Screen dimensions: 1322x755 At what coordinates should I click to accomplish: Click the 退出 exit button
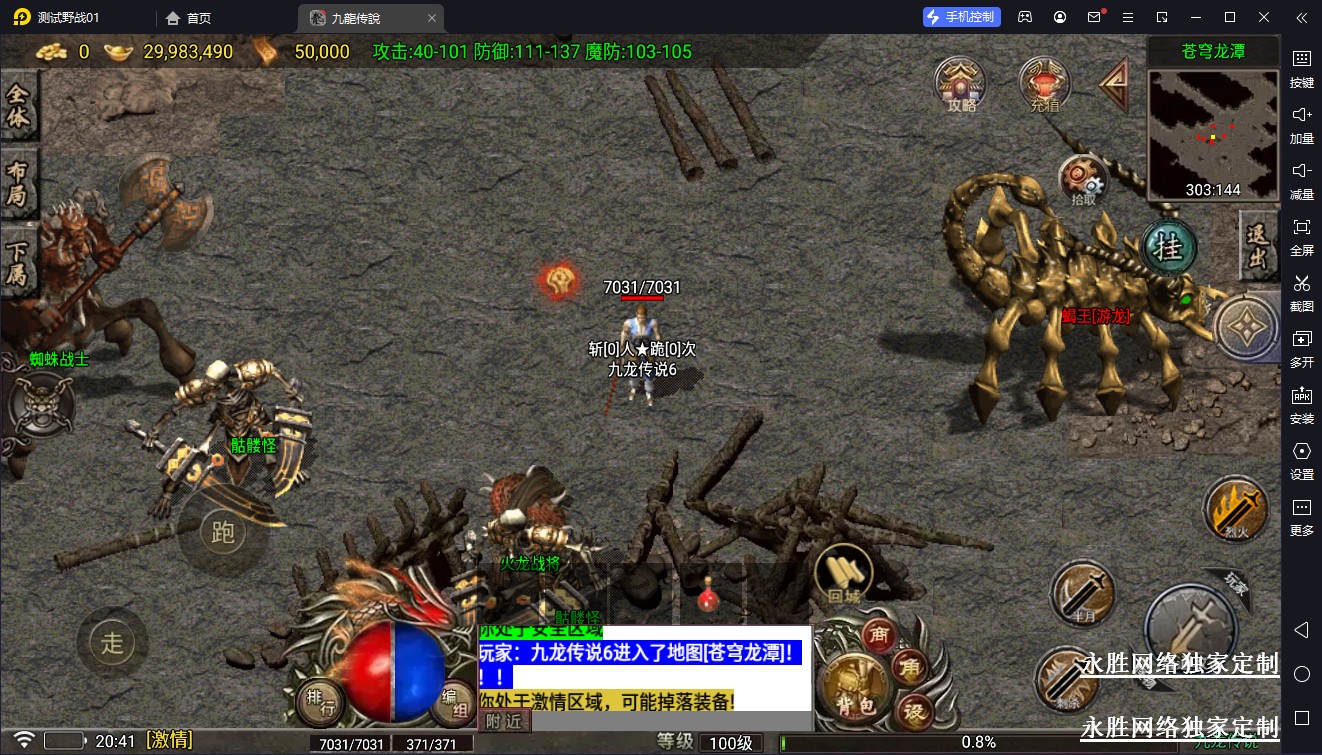[1258, 246]
